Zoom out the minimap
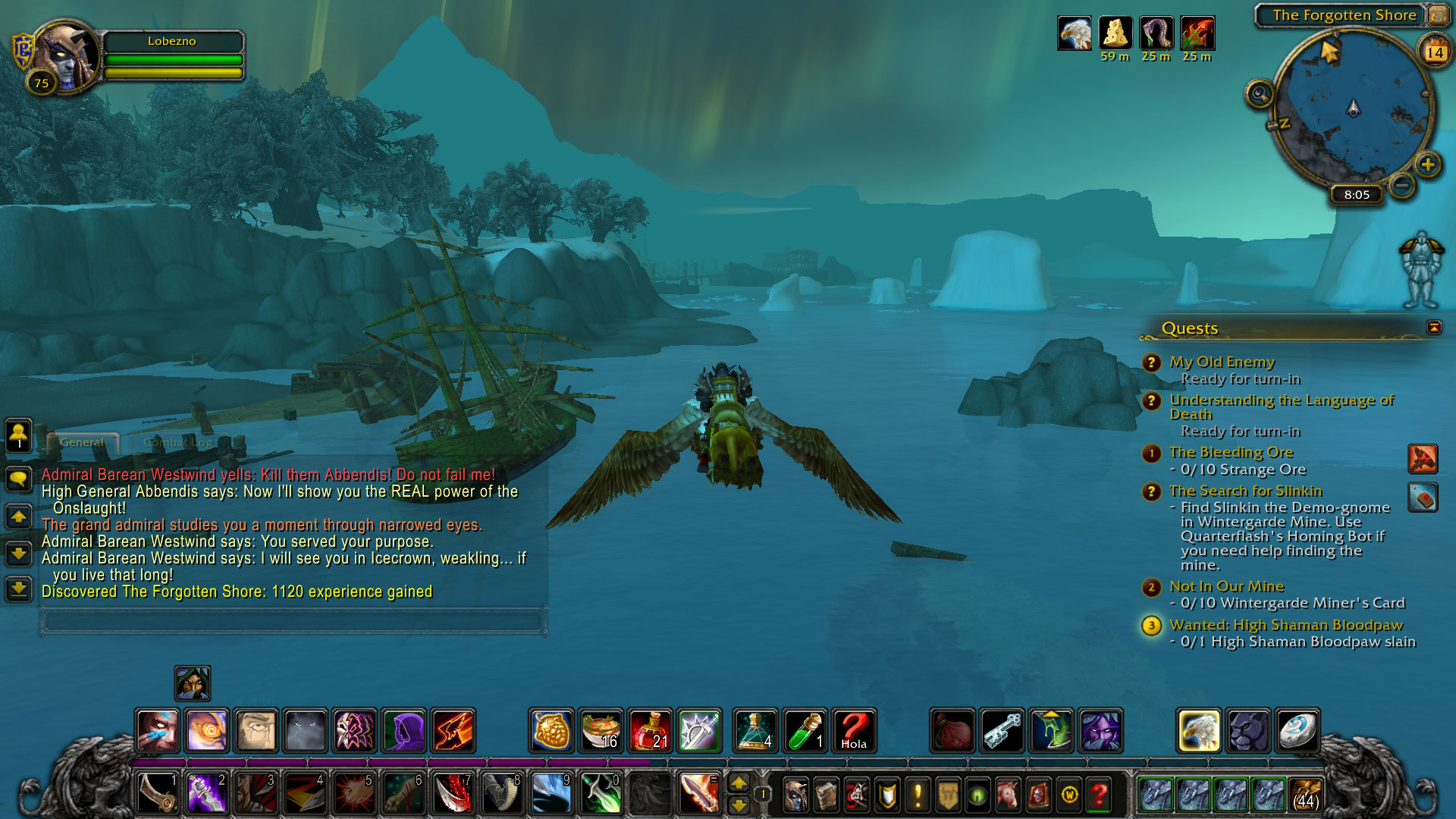The image size is (1456, 819). point(1402,184)
